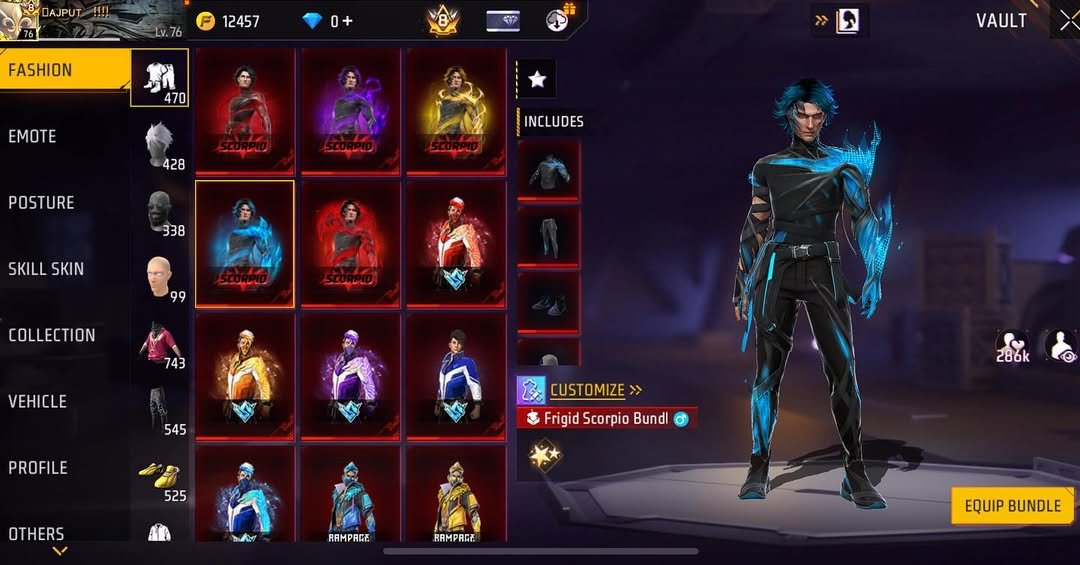Open the rank 8 badge icon
The height and width of the screenshot is (565, 1080).
(x=443, y=20)
